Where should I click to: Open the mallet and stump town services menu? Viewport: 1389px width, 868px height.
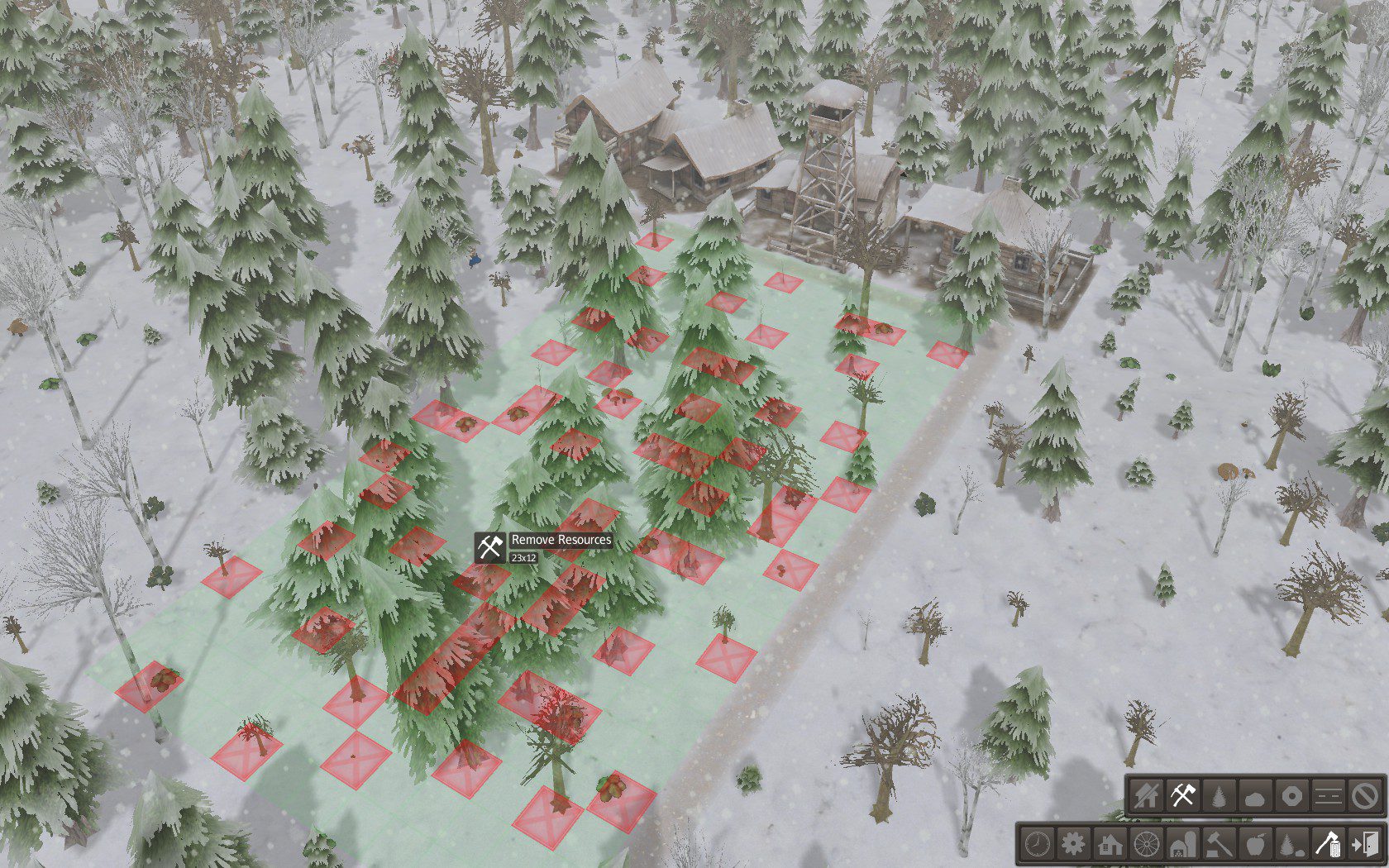(1219, 844)
